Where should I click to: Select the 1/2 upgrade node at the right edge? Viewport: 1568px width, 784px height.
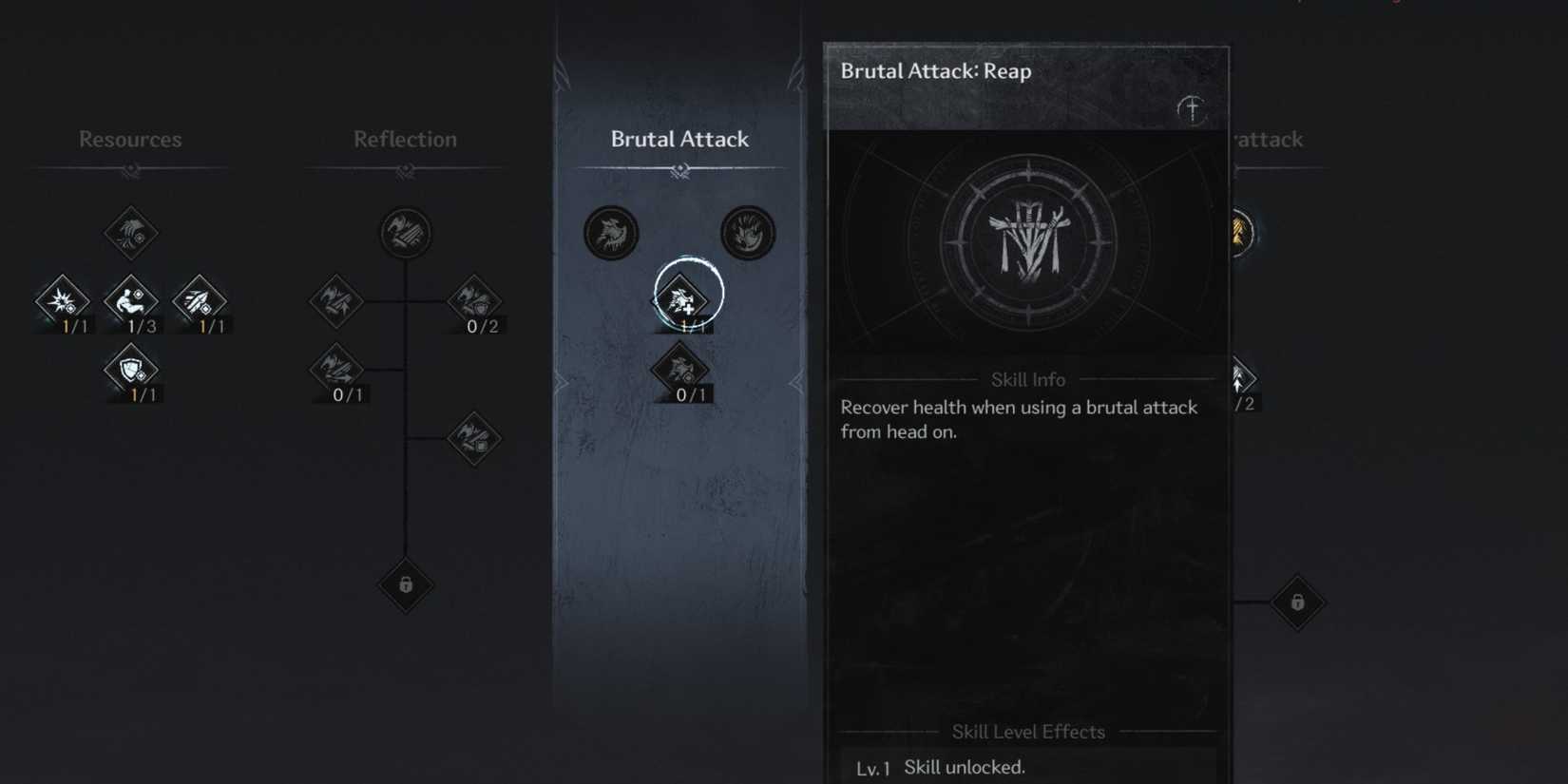1240,378
